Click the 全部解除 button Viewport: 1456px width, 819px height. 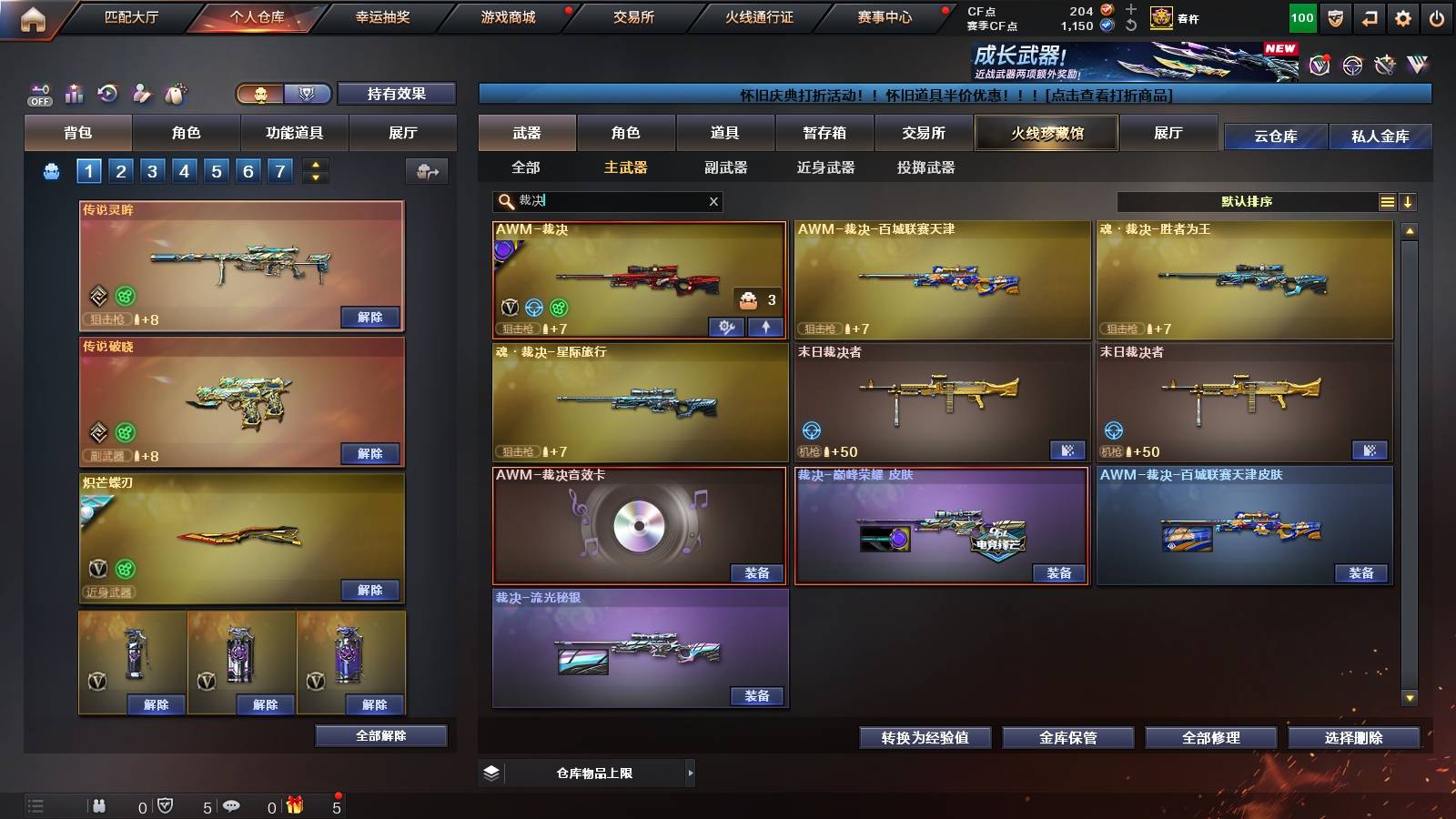coord(380,735)
